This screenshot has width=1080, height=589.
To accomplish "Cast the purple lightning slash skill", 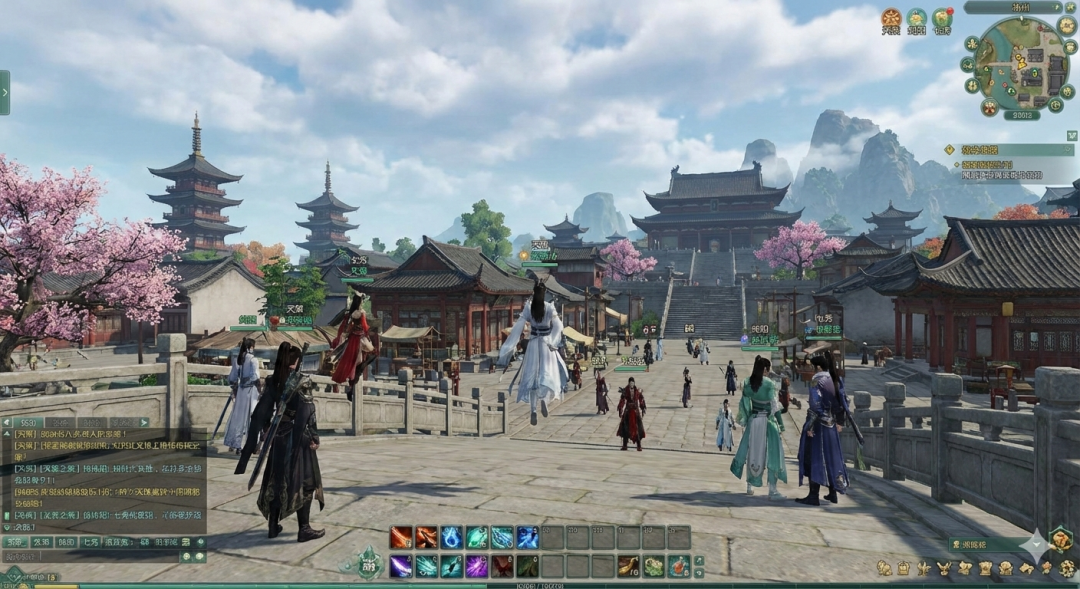I will 401,566.
